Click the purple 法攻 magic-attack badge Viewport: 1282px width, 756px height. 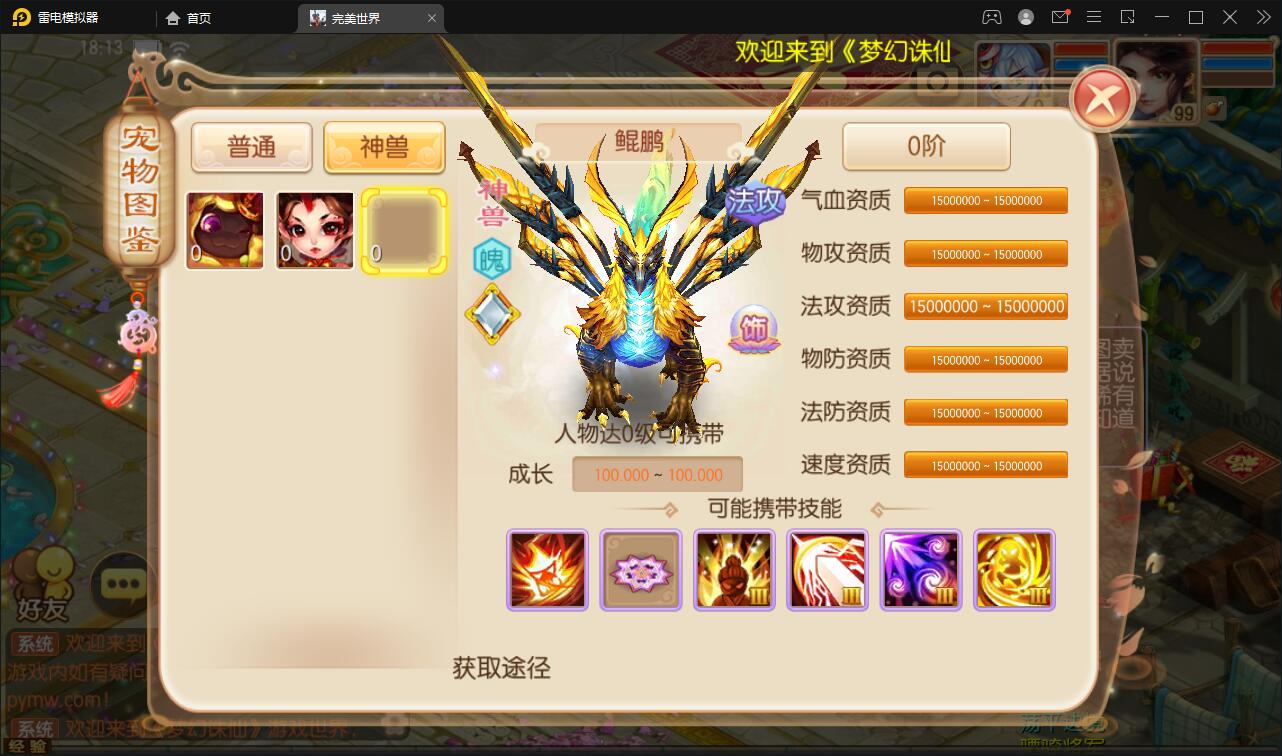[x=756, y=201]
